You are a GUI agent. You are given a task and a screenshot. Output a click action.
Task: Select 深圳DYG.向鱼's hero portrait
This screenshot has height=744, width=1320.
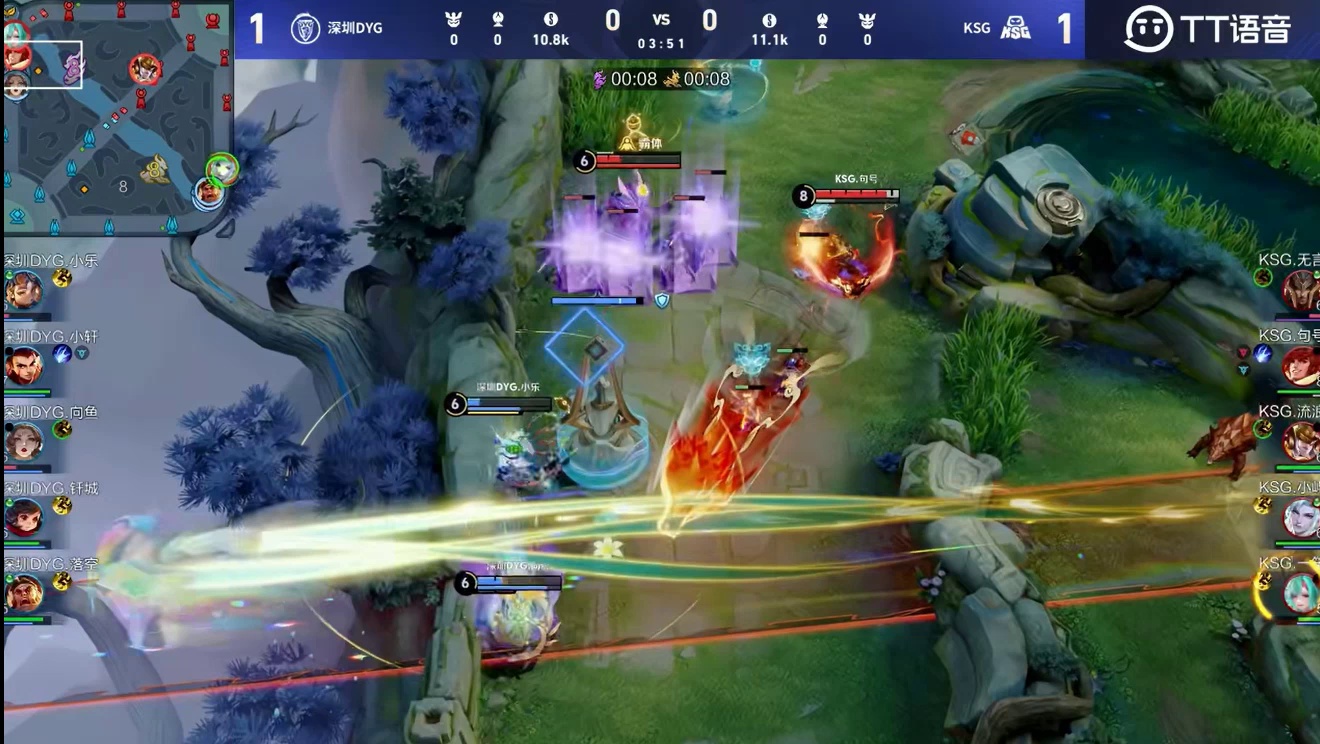coord(23,442)
